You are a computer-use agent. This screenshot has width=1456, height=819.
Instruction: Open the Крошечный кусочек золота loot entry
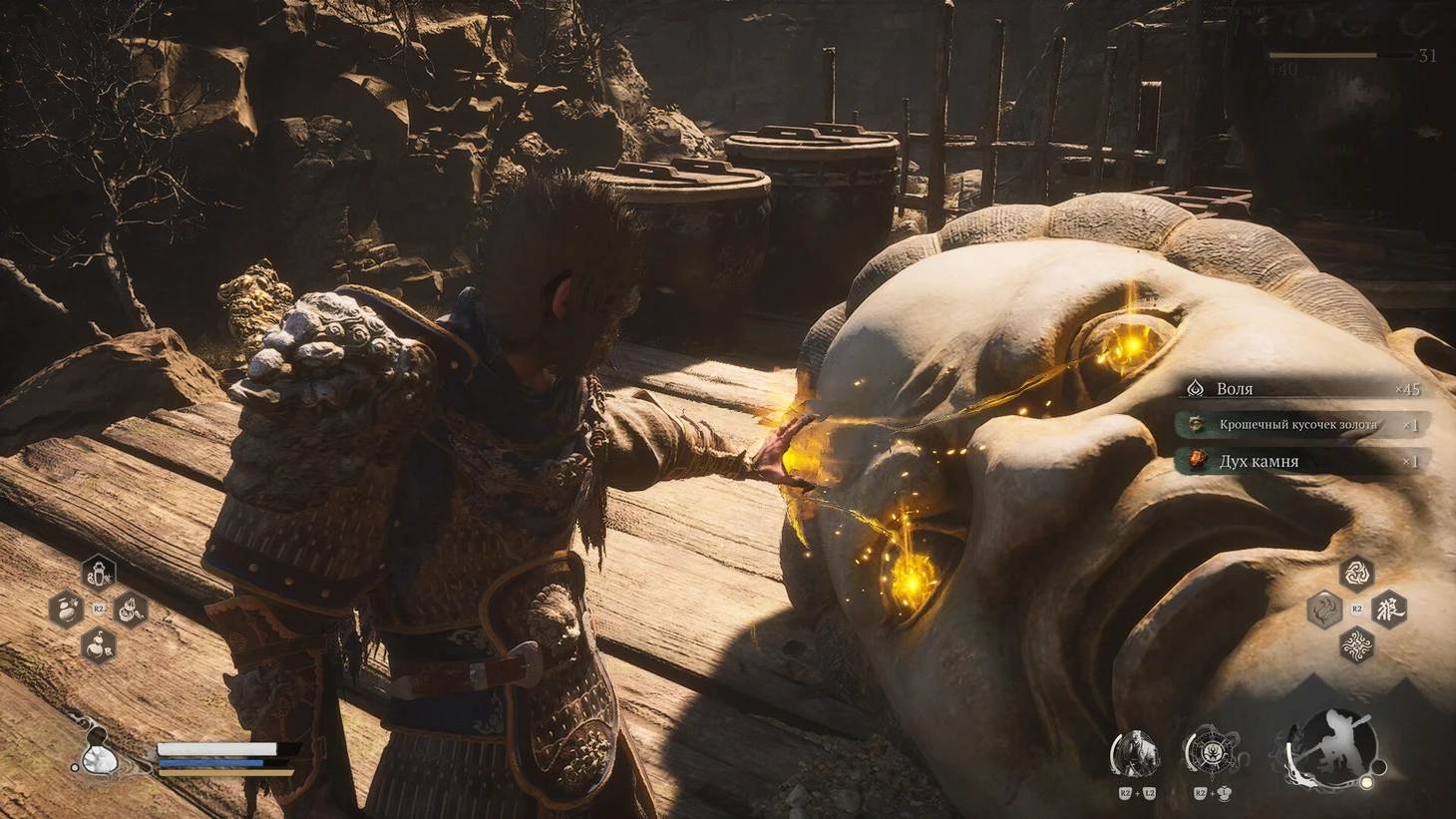tap(1302, 425)
